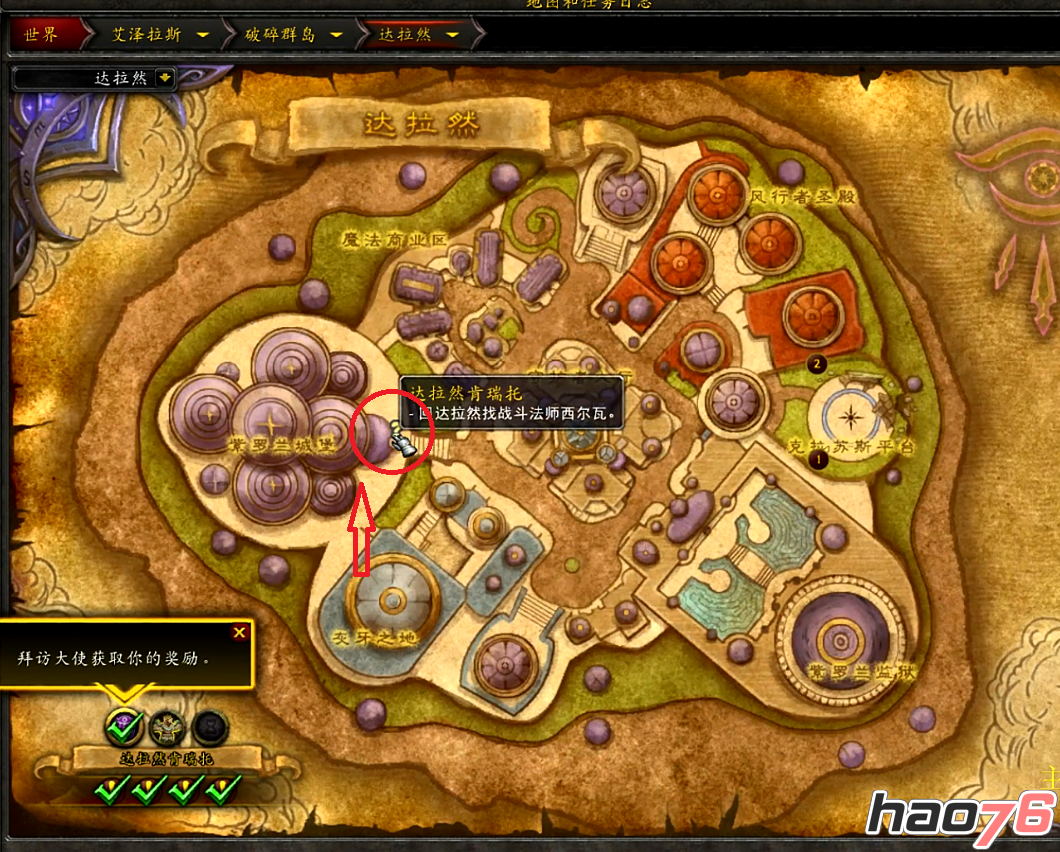Image resolution: width=1060 pixels, height=852 pixels.
Task: Select the dark hourglass emissary icon
Action: (x=209, y=726)
